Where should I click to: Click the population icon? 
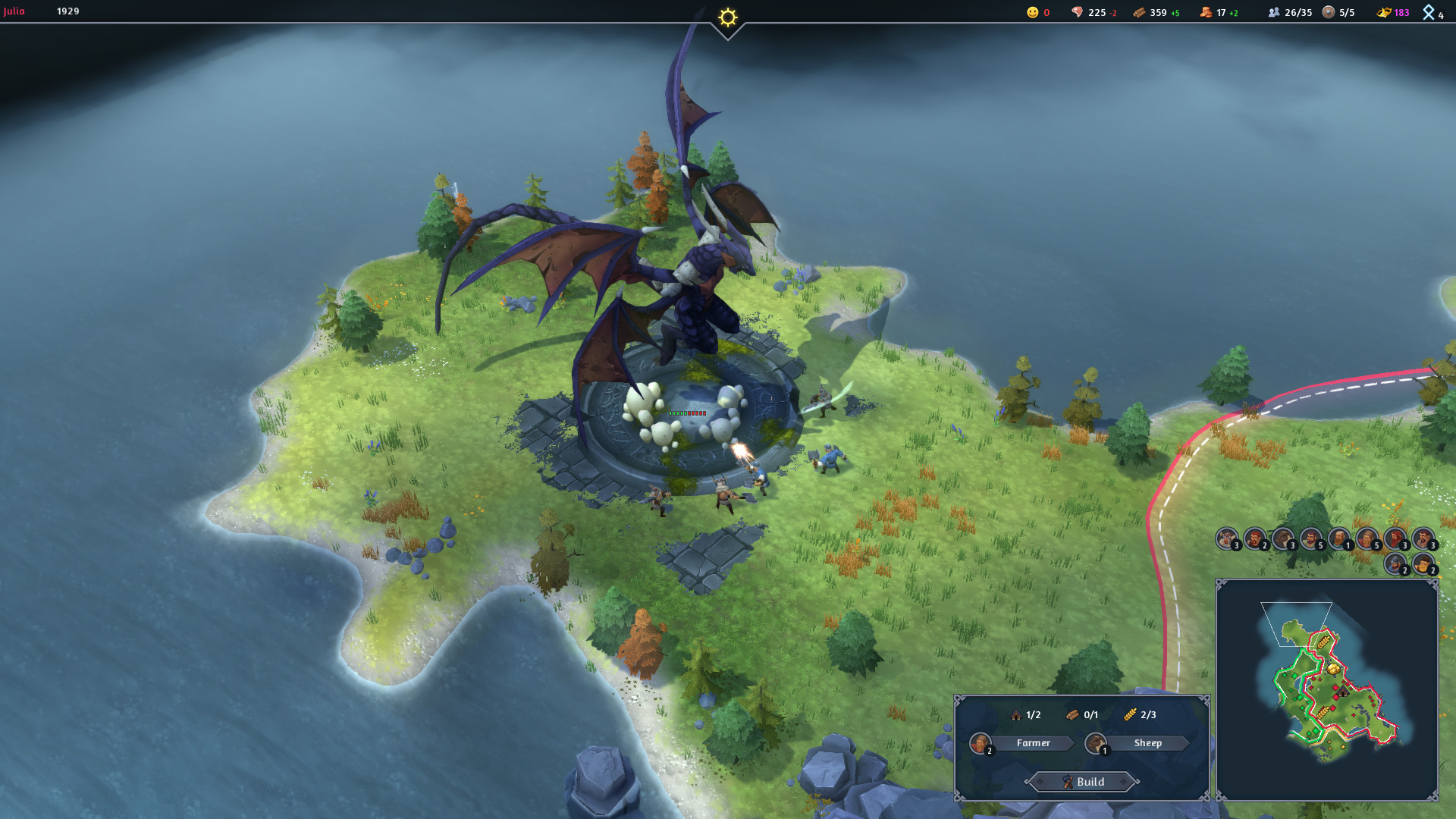pyautogui.click(x=1274, y=12)
